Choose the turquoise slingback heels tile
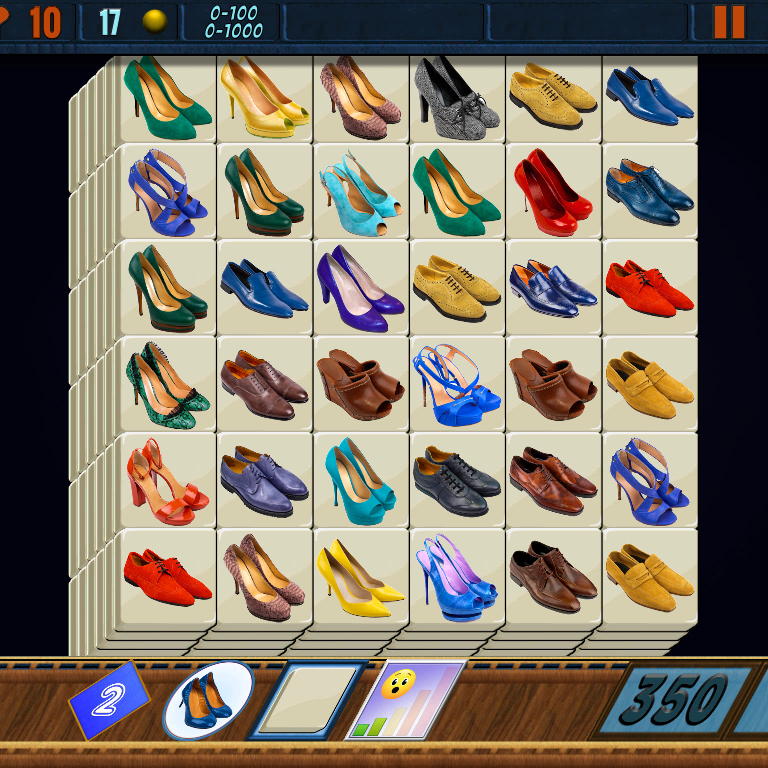Viewport: 768px width, 768px height. (360, 191)
